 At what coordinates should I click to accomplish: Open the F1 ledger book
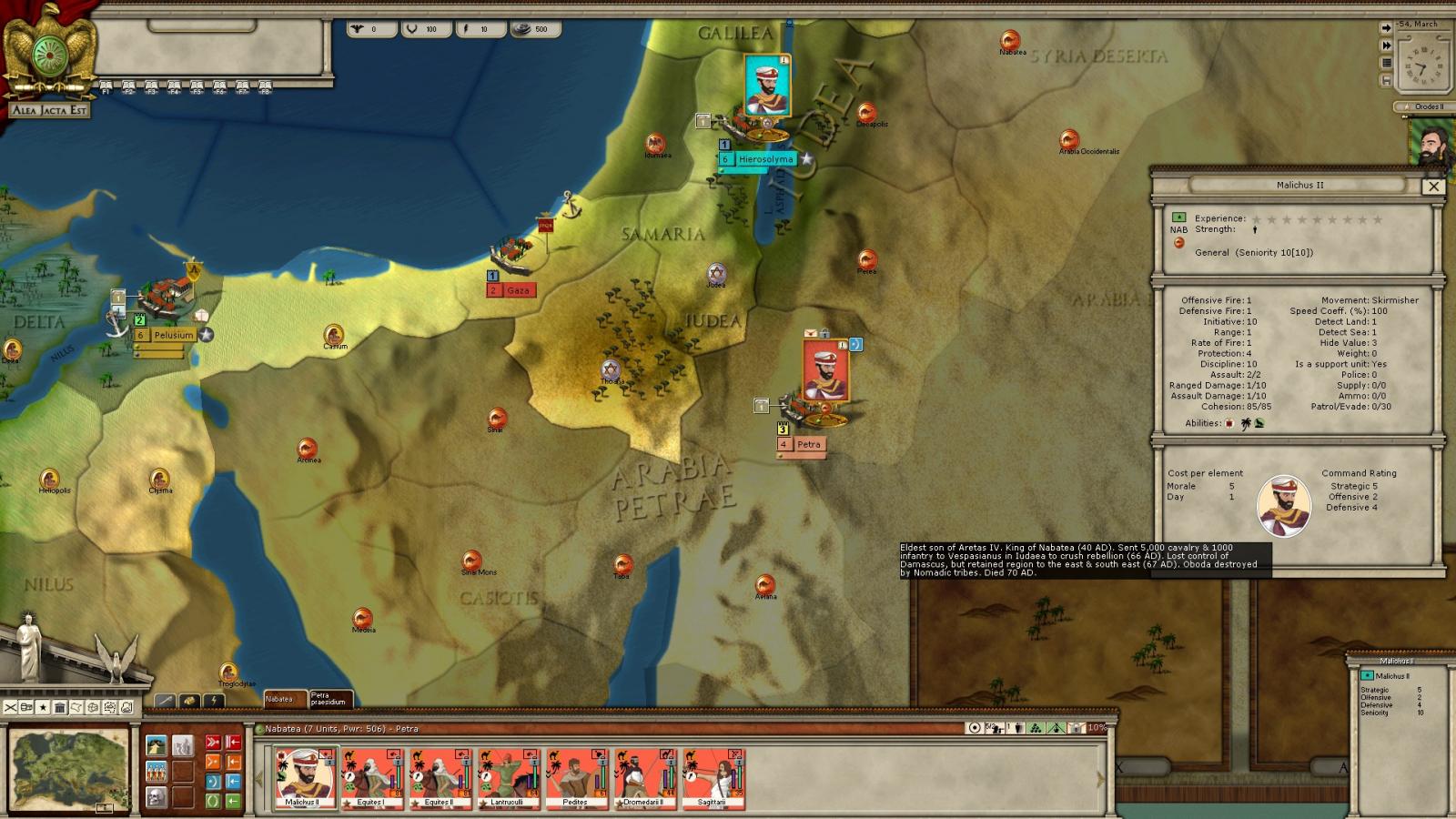click(x=106, y=87)
